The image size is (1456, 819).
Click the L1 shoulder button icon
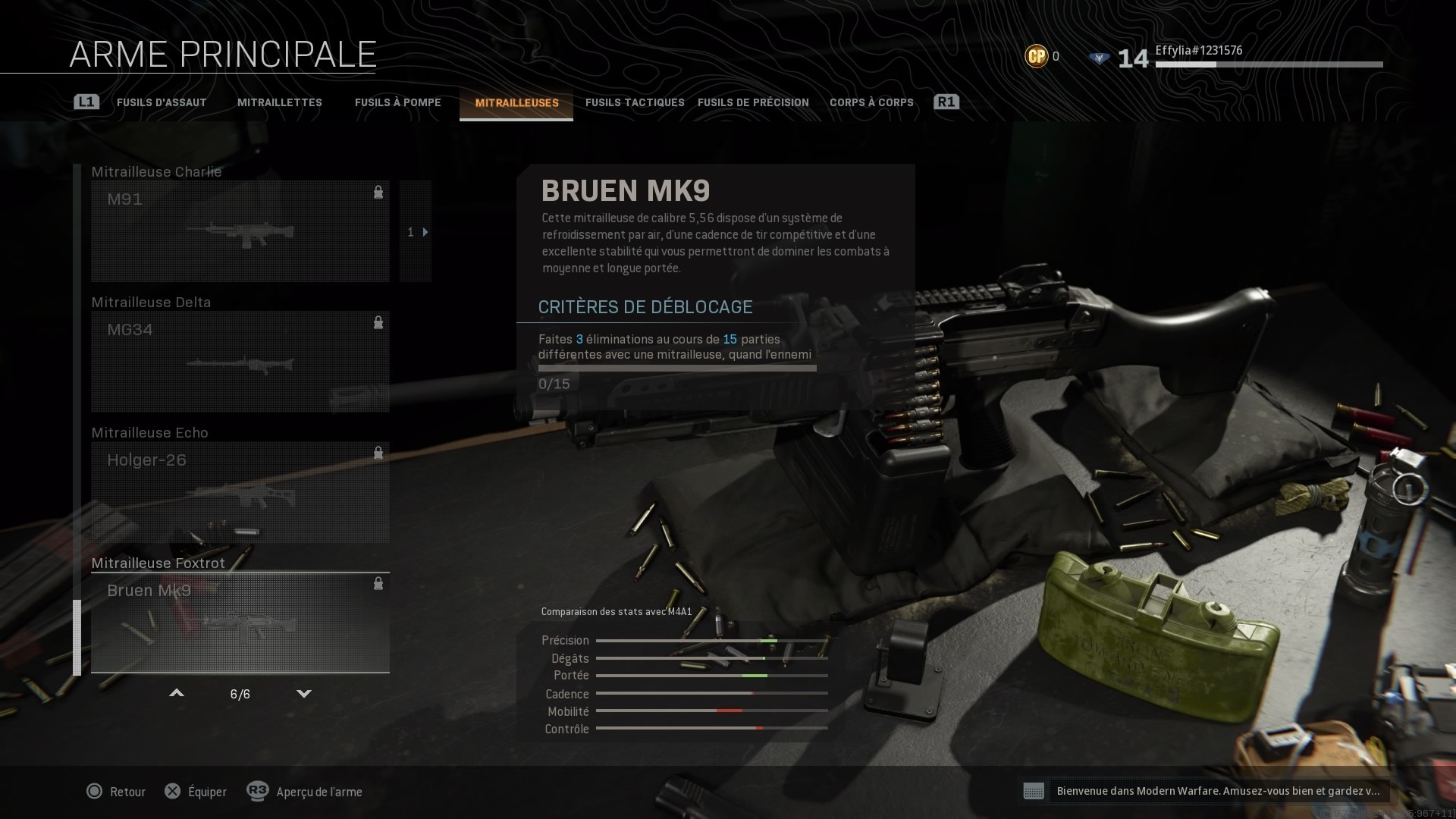click(86, 101)
